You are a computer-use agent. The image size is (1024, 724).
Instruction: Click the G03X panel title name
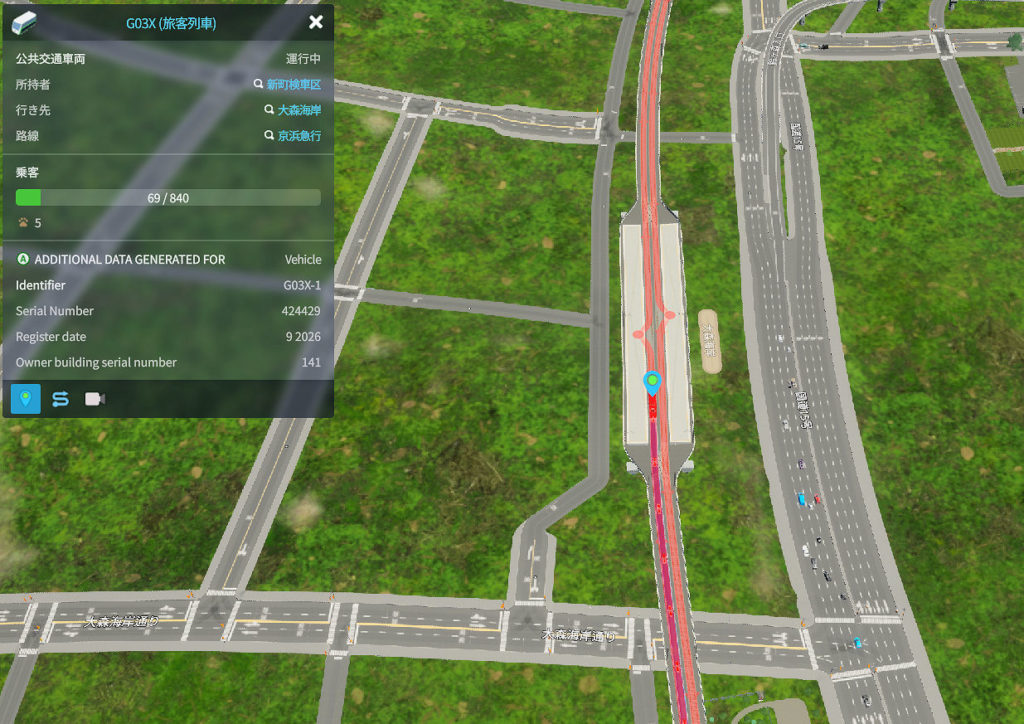(x=171, y=23)
